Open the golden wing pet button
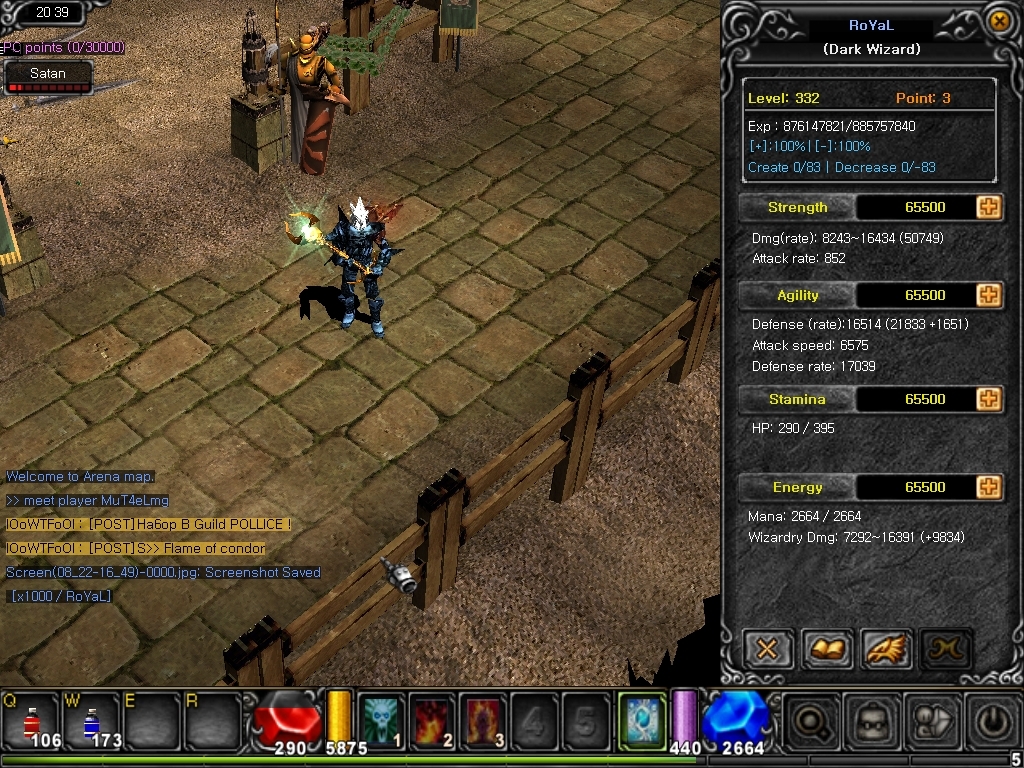 [886, 649]
